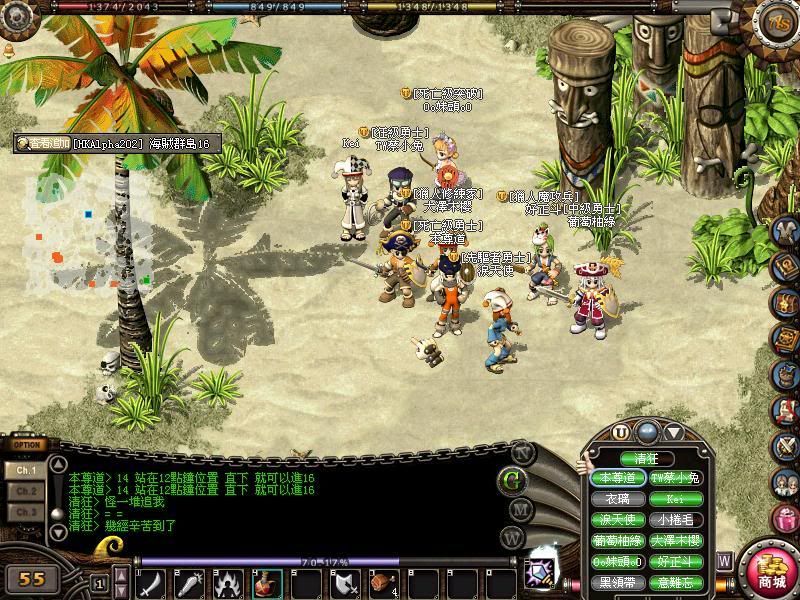Click the round N chat button
Image resolution: width=800 pixels, height=600 pixels.
coord(519,451)
